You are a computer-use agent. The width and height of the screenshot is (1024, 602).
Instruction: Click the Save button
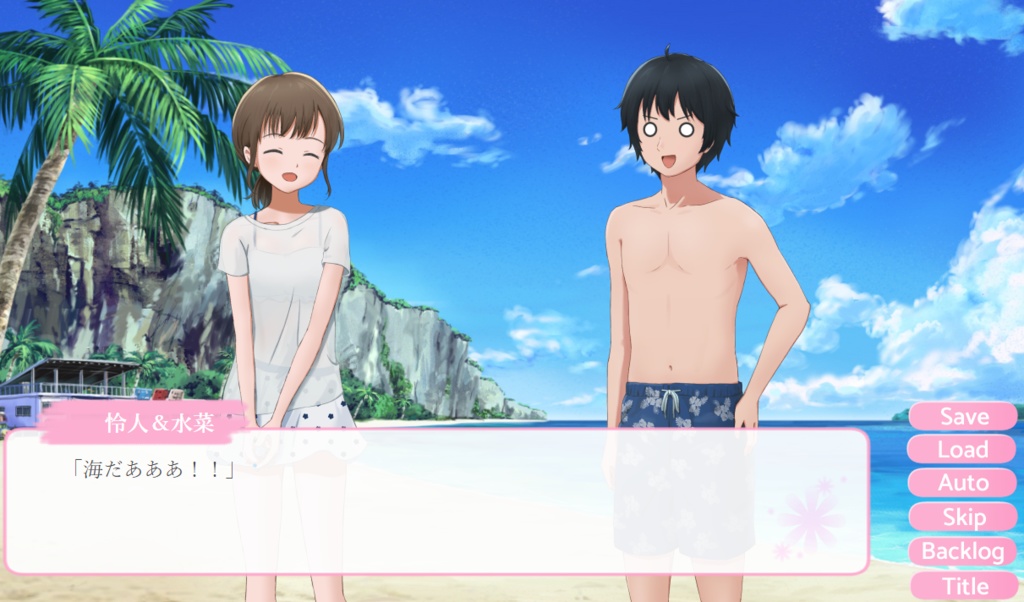pyautogui.click(x=963, y=416)
